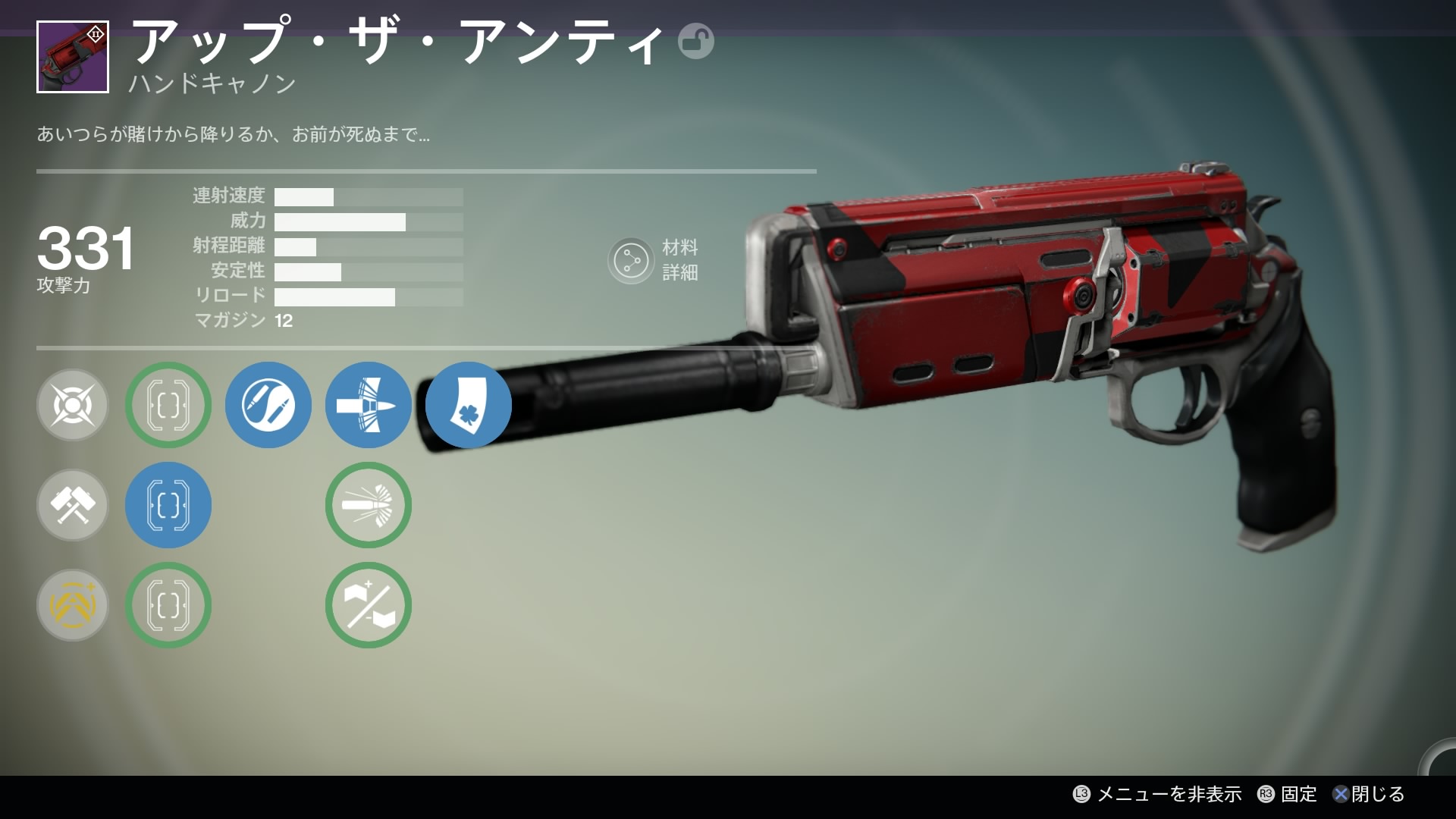Screen dimensions: 1456x819
Task: Choose the blue twin bullets perk
Action: (268, 405)
